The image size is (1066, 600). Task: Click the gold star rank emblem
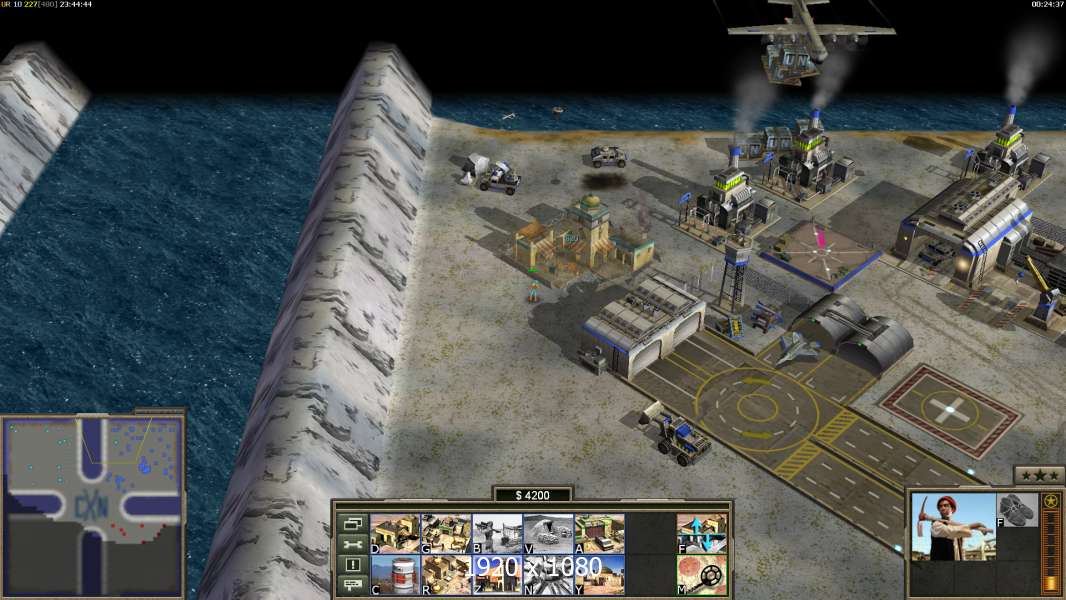click(1051, 501)
